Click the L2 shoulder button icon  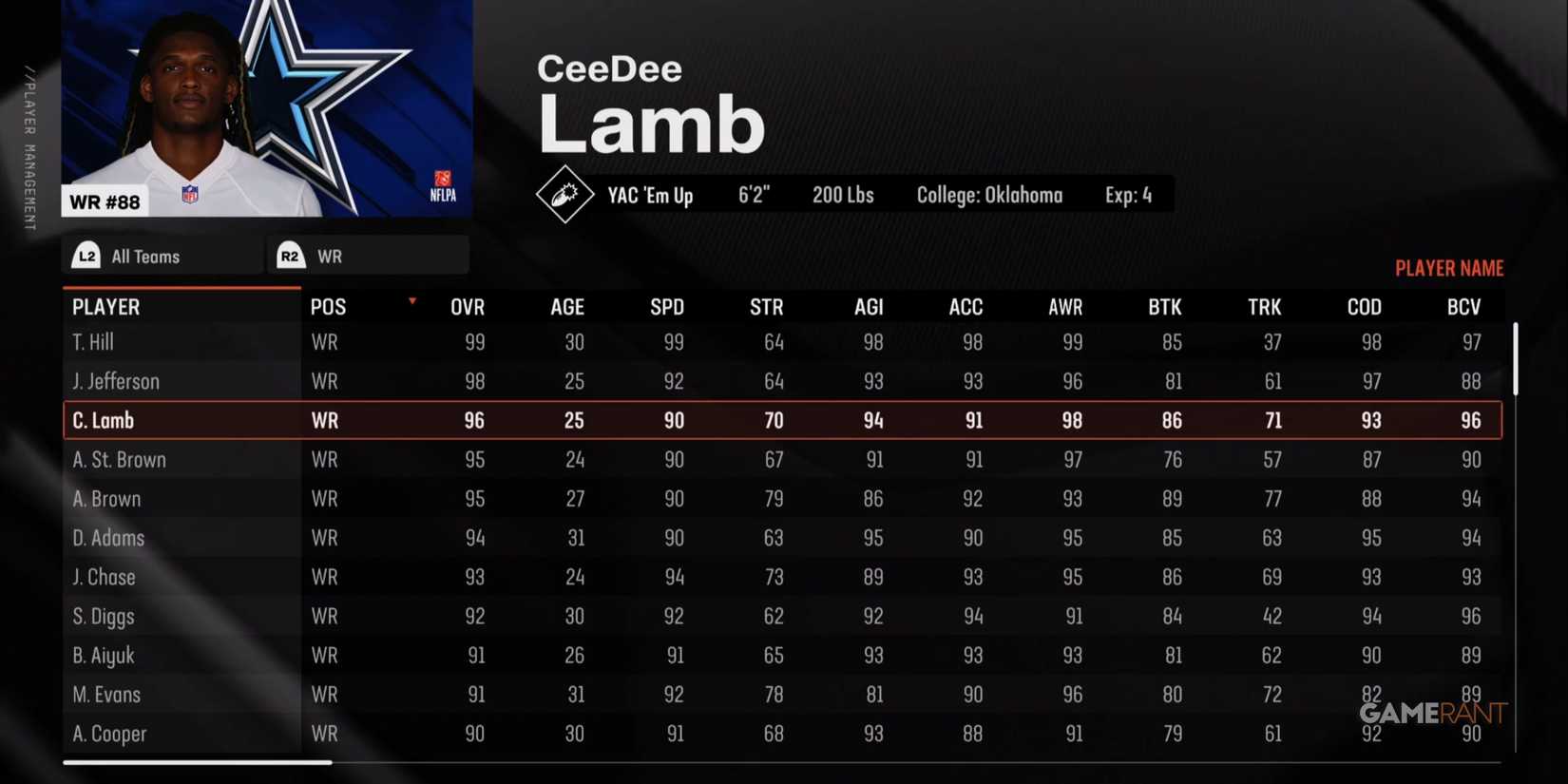86,255
